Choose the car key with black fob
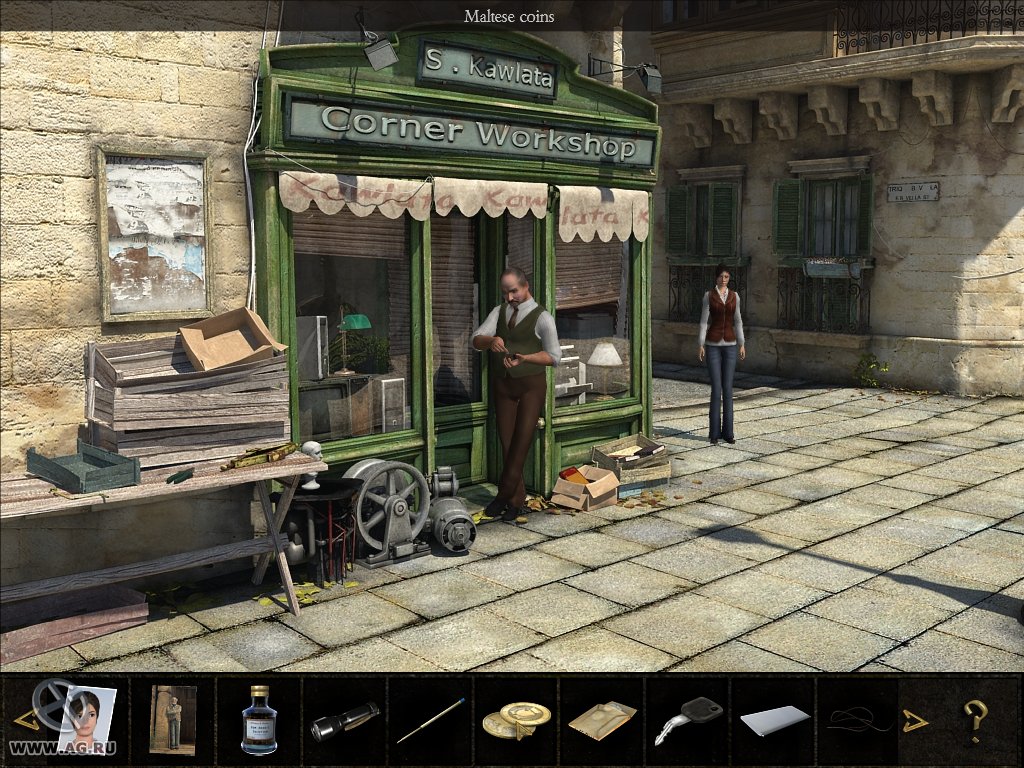1024x768 pixels. coord(688,720)
